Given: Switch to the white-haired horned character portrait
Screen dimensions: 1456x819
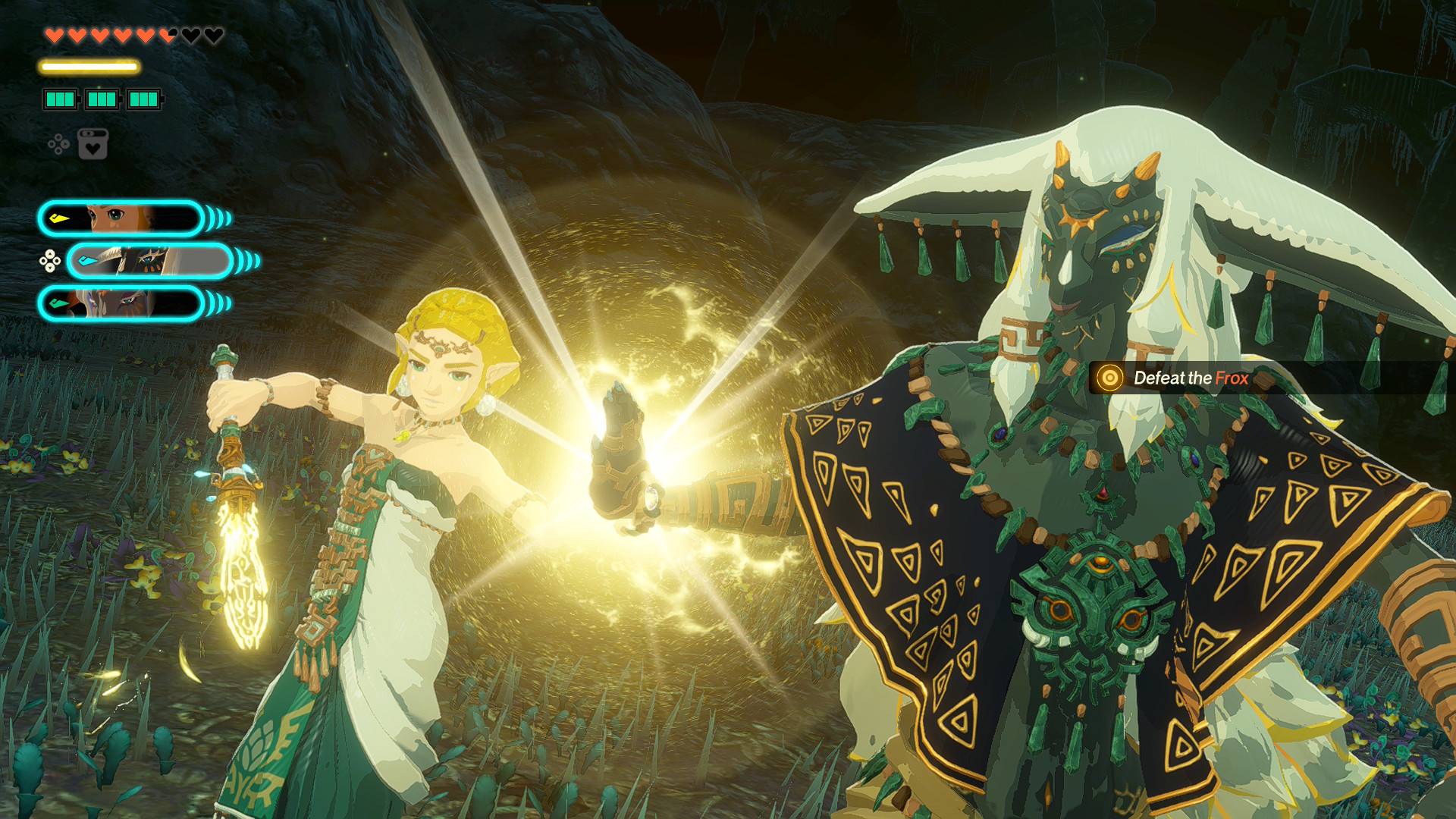Looking at the screenshot, I should 149,262.
